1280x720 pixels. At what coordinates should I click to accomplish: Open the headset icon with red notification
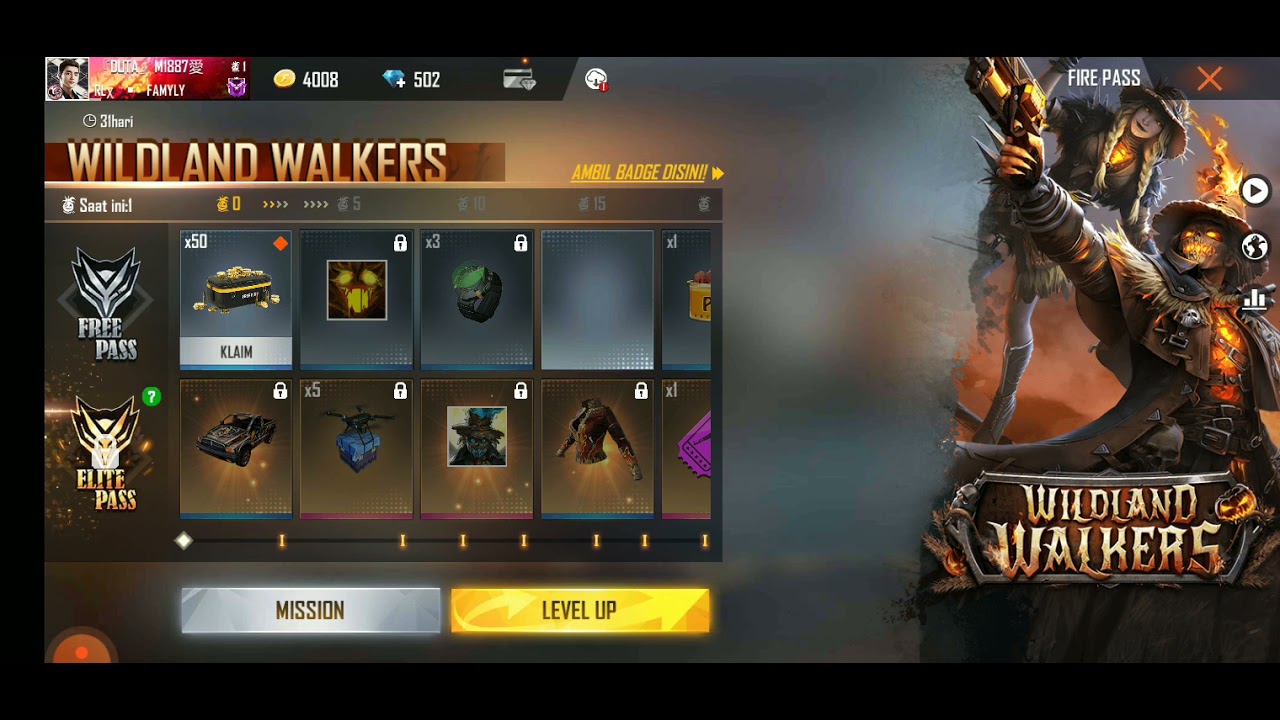point(596,80)
